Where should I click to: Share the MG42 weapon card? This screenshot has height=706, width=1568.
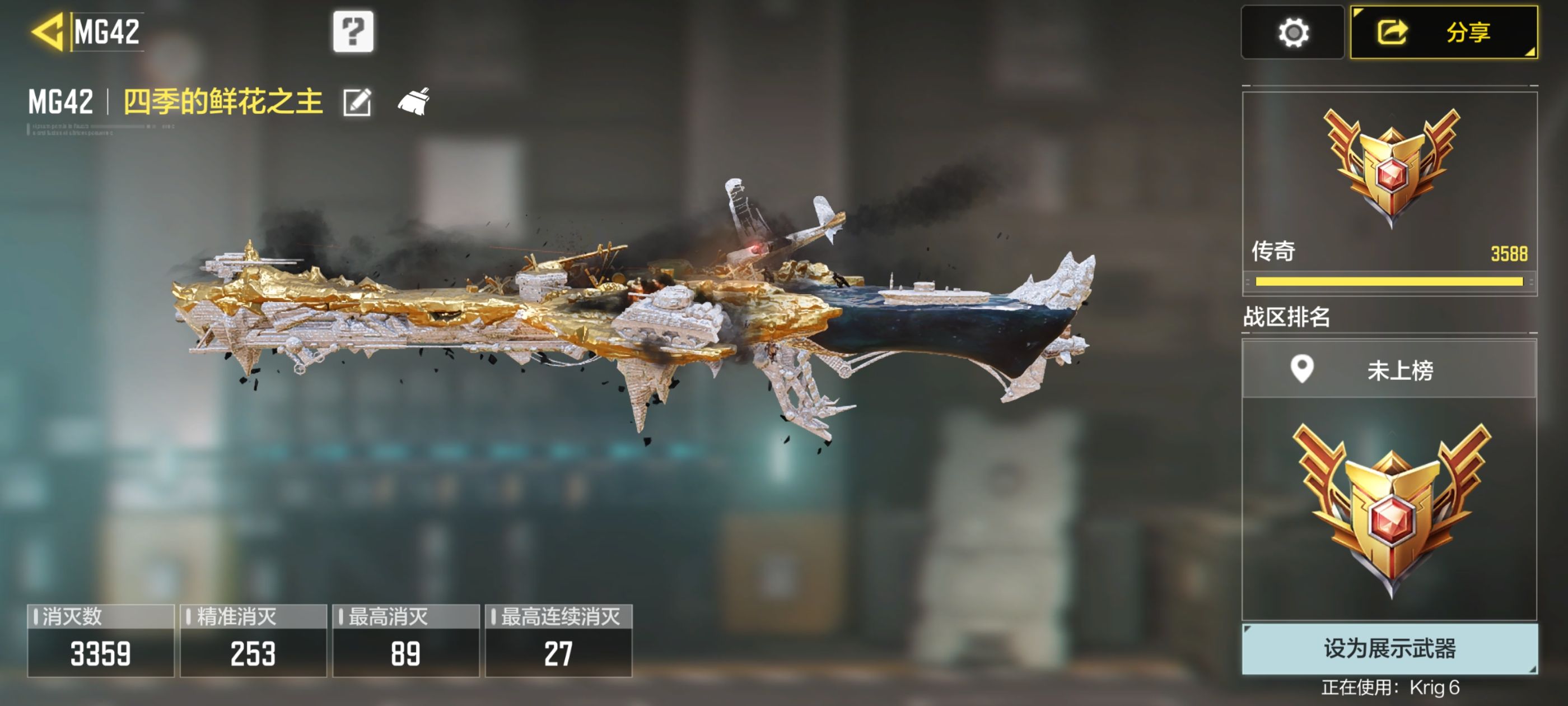[x=1443, y=33]
